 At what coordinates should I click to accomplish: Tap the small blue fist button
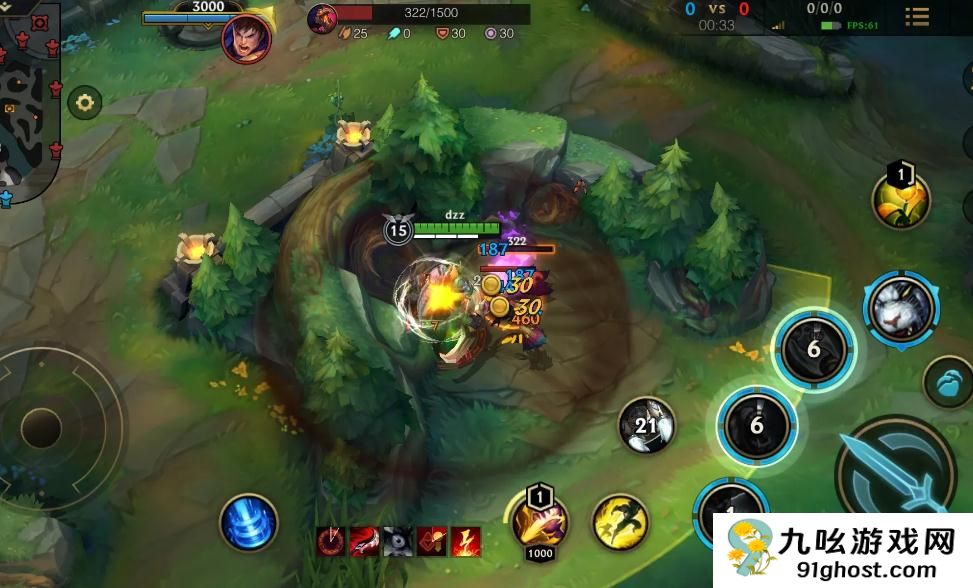coord(946,383)
